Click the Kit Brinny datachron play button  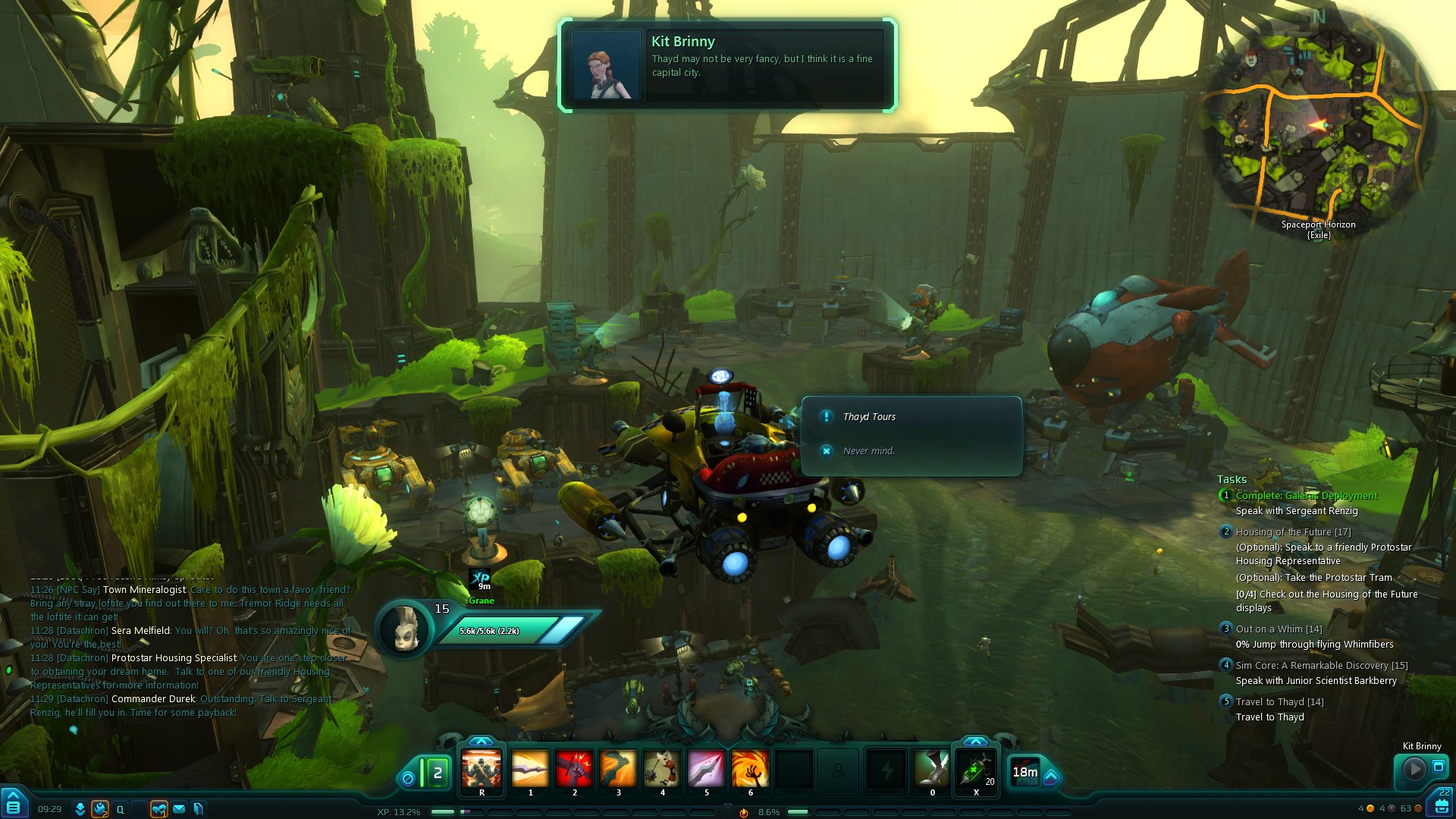click(1414, 769)
